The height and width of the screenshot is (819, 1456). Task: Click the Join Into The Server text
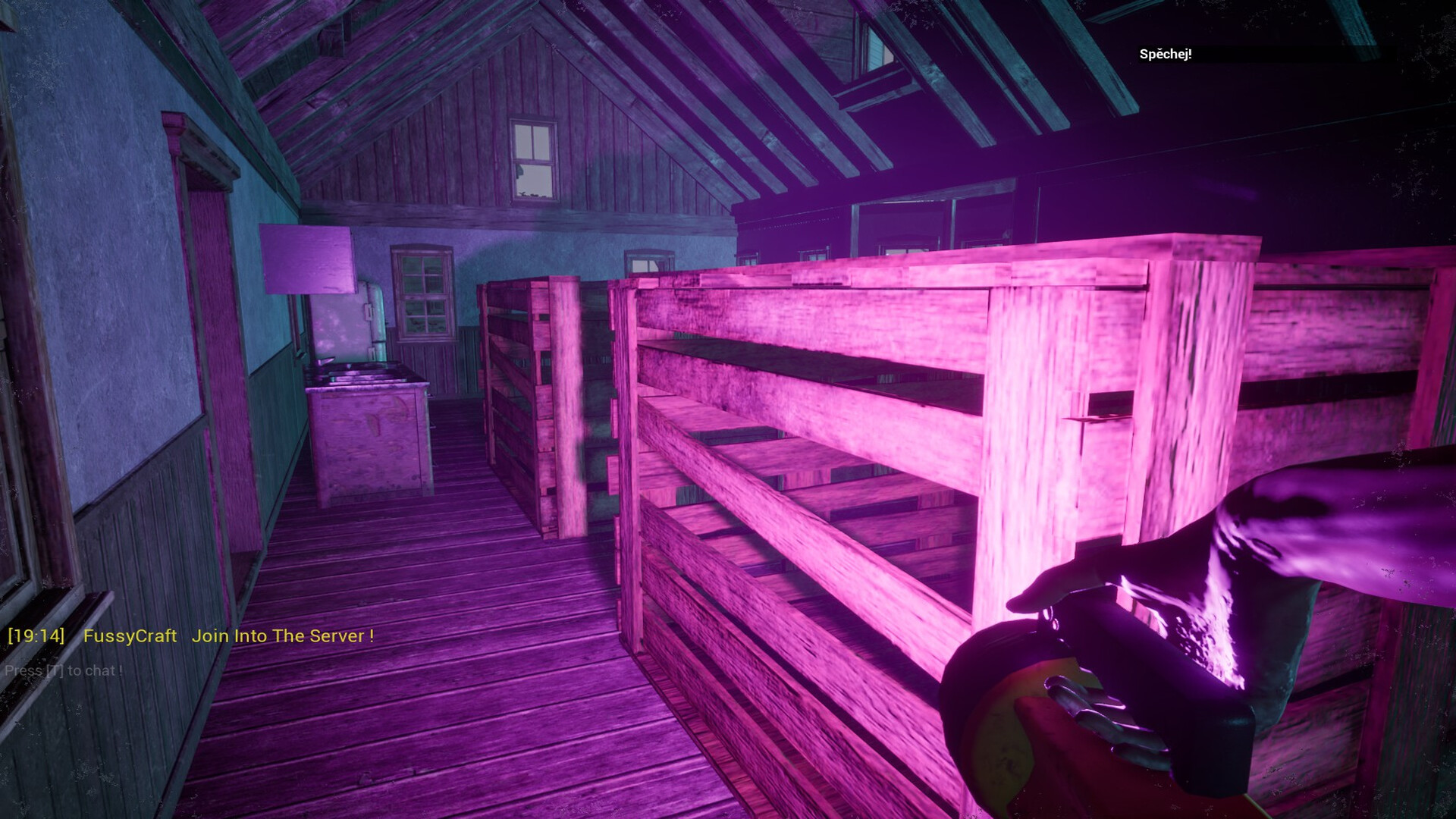click(284, 637)
